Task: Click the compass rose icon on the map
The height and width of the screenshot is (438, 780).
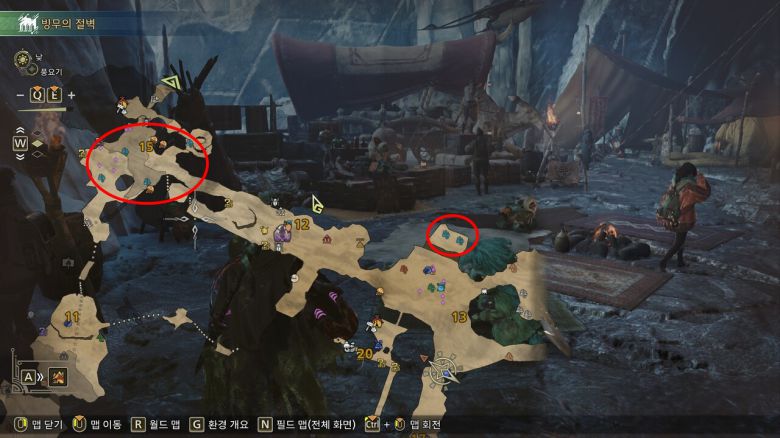Action: pos(440,371)
